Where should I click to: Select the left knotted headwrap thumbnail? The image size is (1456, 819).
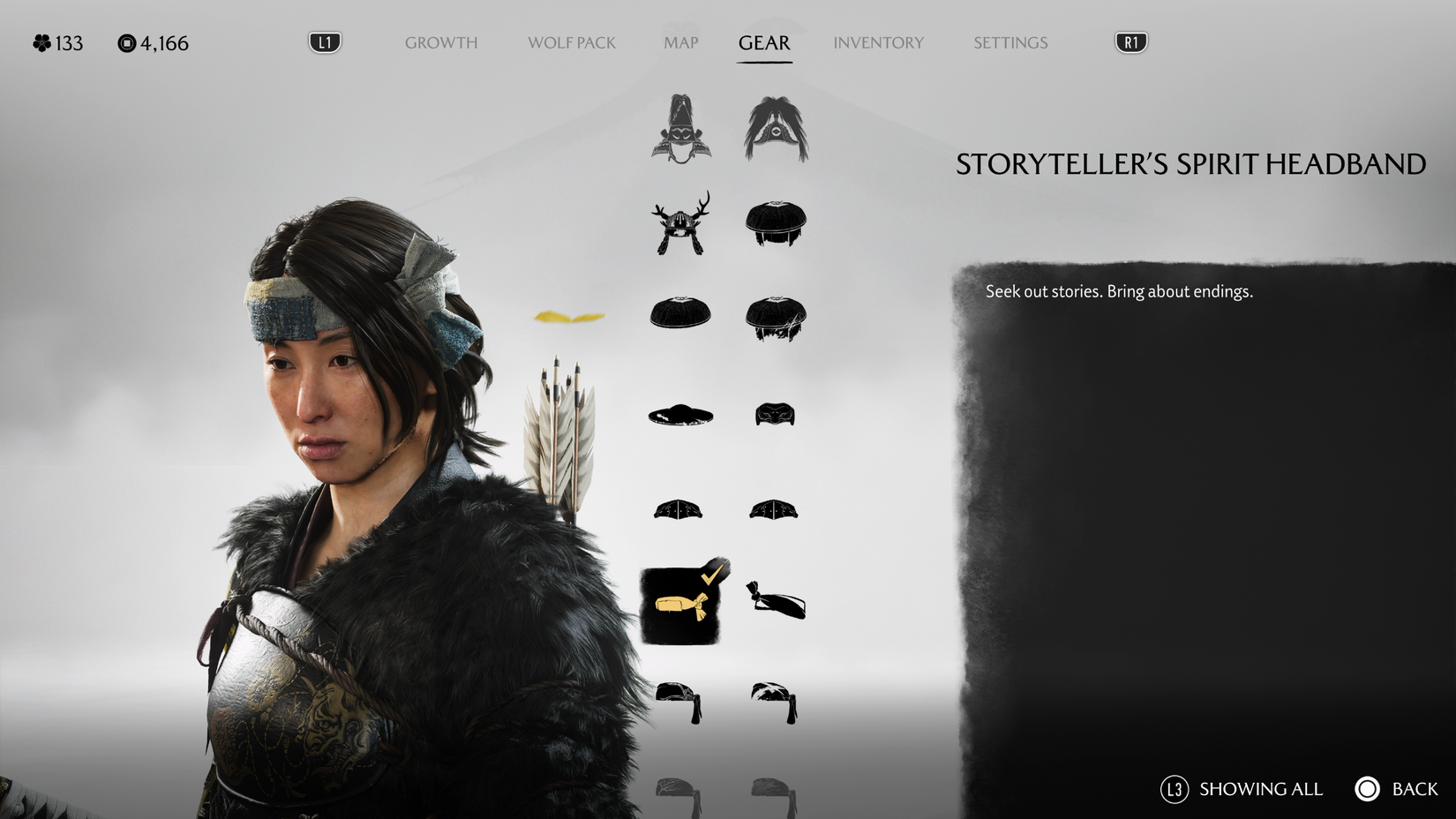coord(680,702)
